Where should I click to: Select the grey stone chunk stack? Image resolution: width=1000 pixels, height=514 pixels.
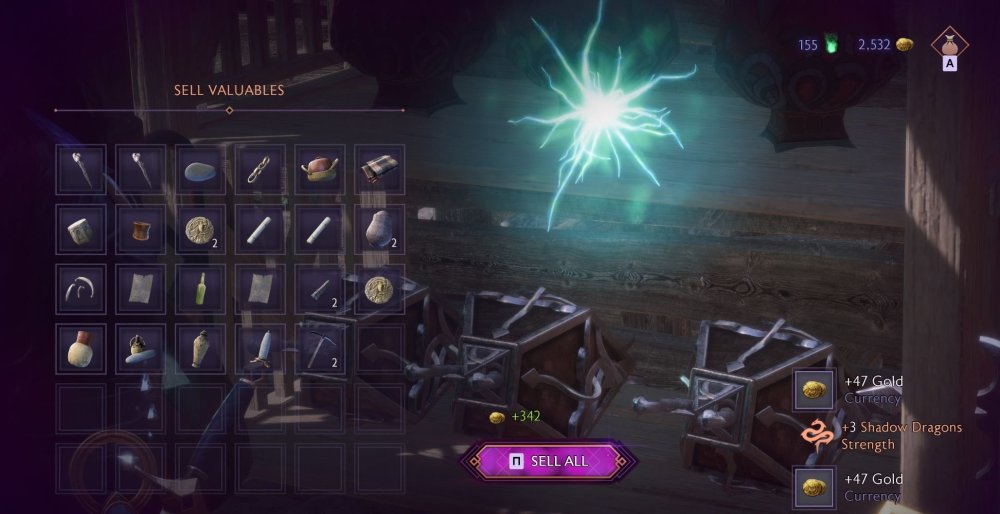(380, 230)
